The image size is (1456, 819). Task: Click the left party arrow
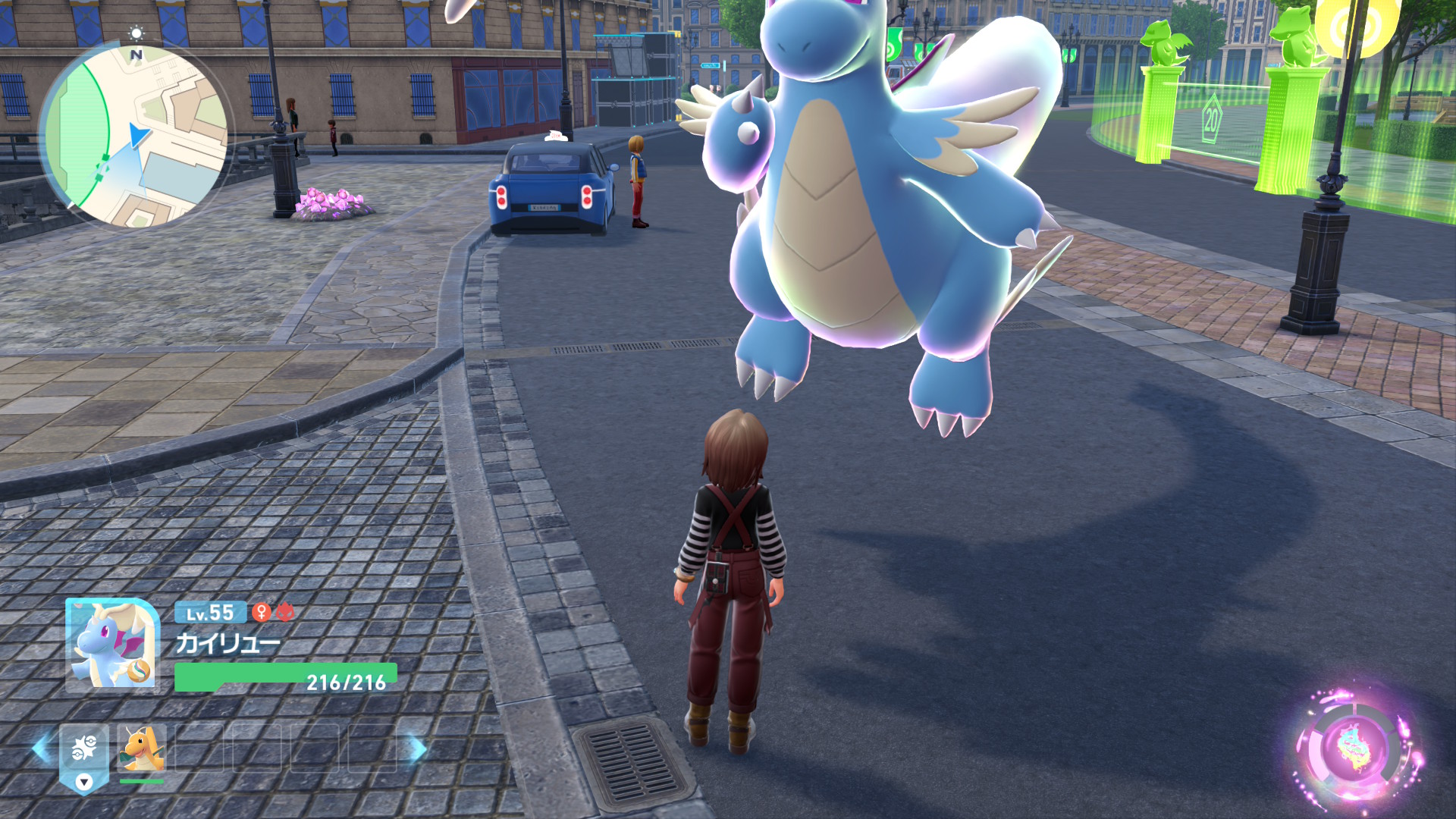pos(42,748)
